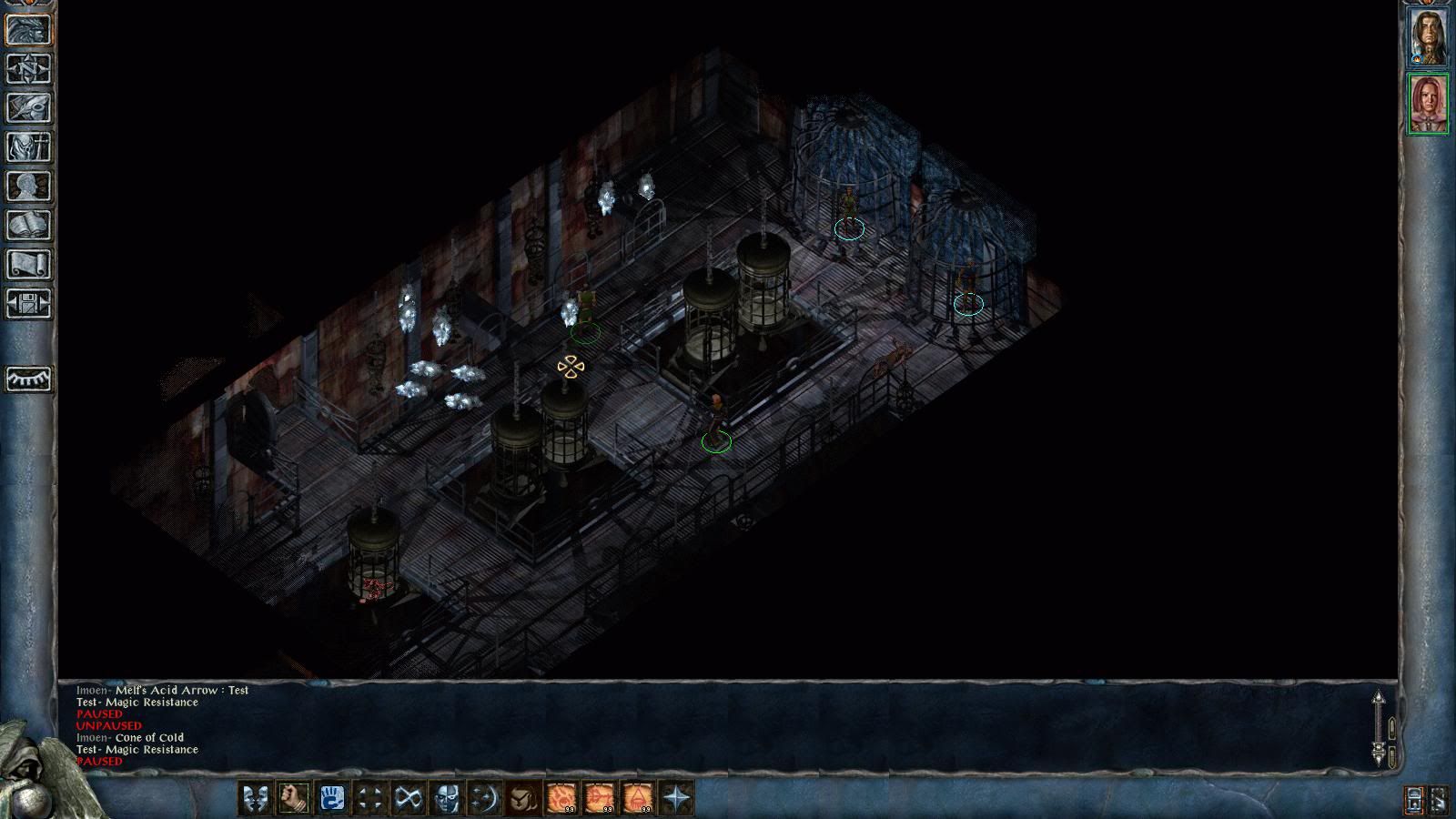Open the mage spellbook button
The height and width of the screenshot is (819, 1456).
tap(28, 226)
